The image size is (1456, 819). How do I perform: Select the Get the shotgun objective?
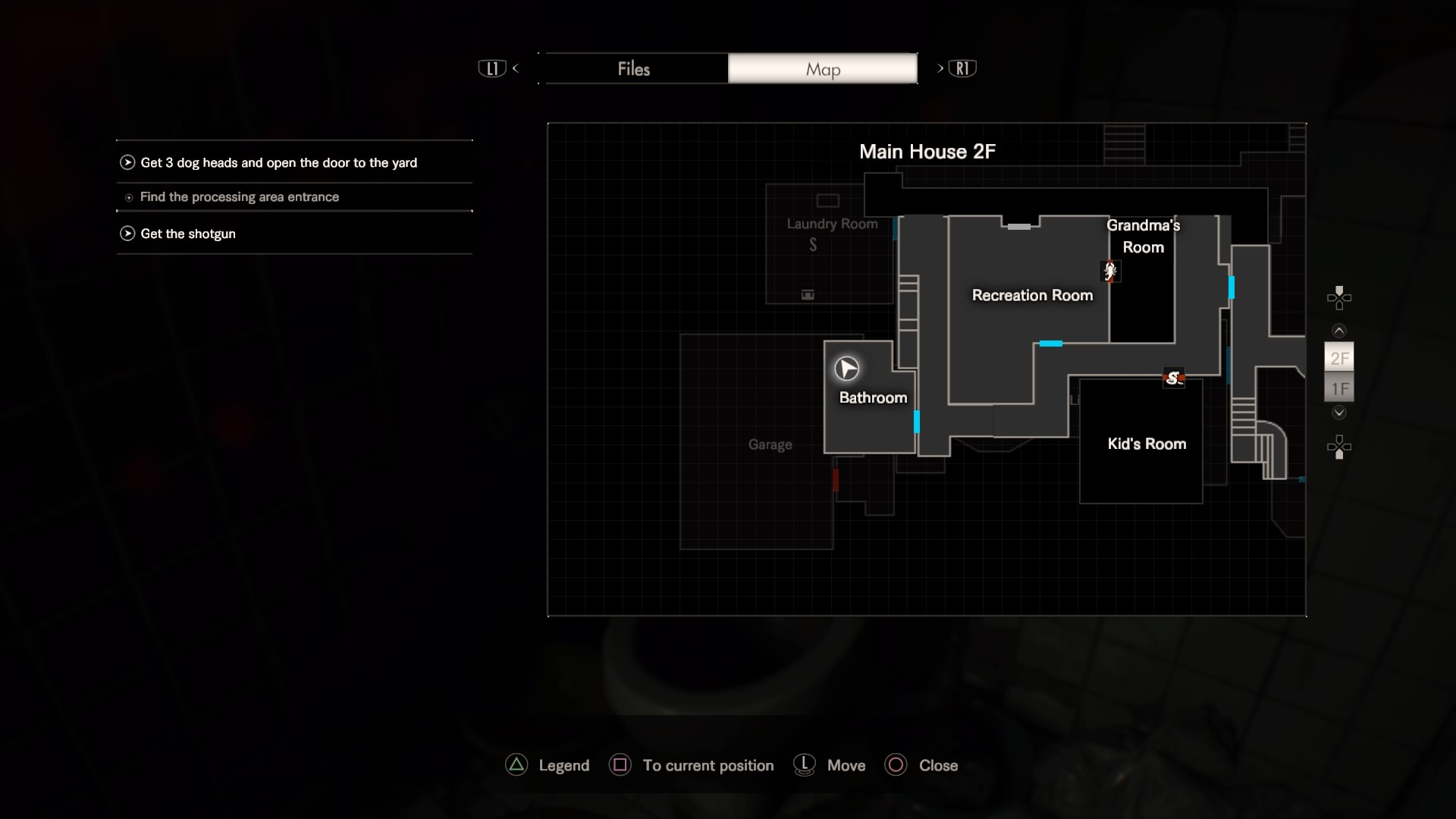[187, 234]
